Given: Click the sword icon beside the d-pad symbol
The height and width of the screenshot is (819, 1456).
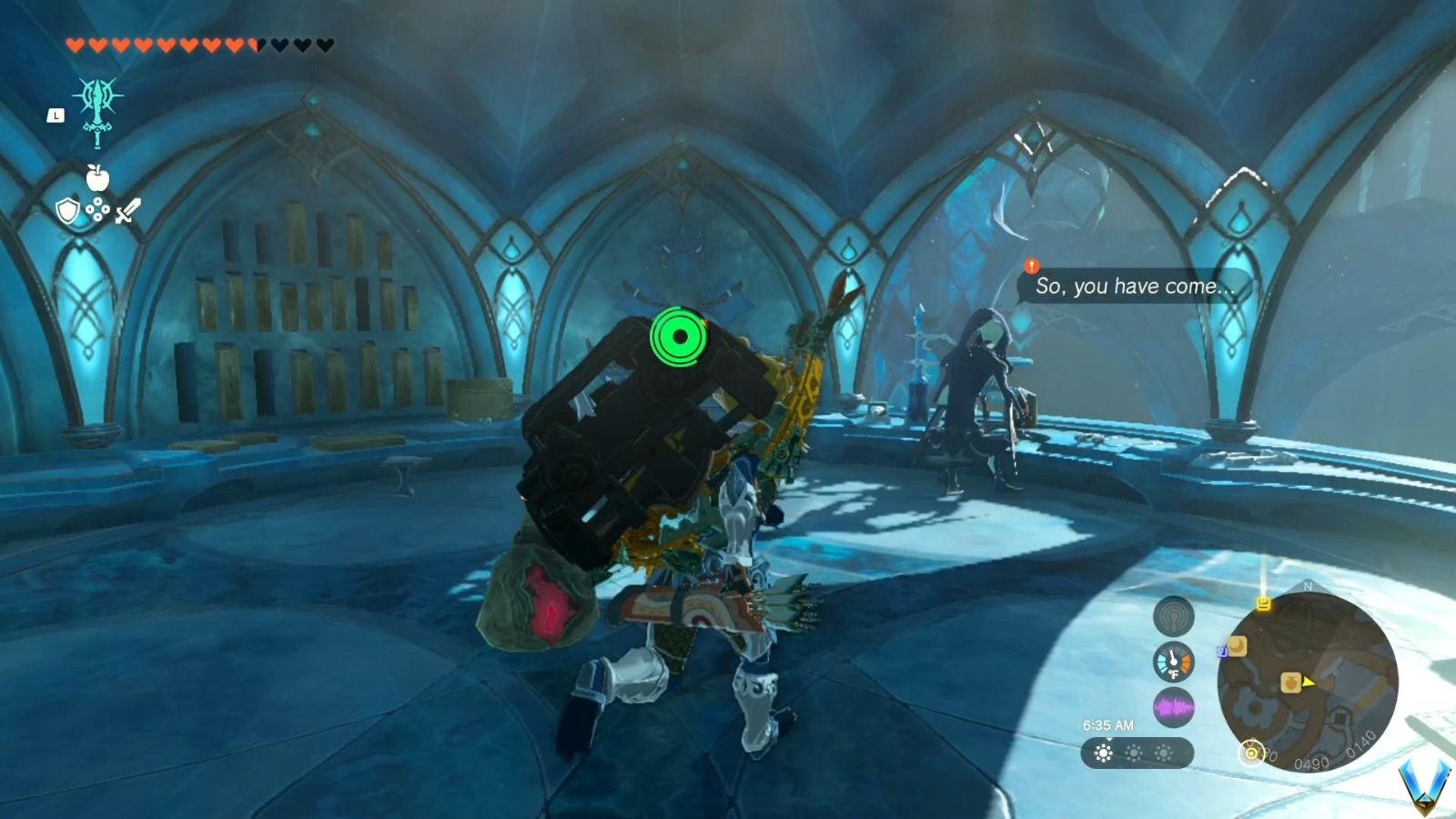Looking at the screenshot, I should click(x=127, y=212).
